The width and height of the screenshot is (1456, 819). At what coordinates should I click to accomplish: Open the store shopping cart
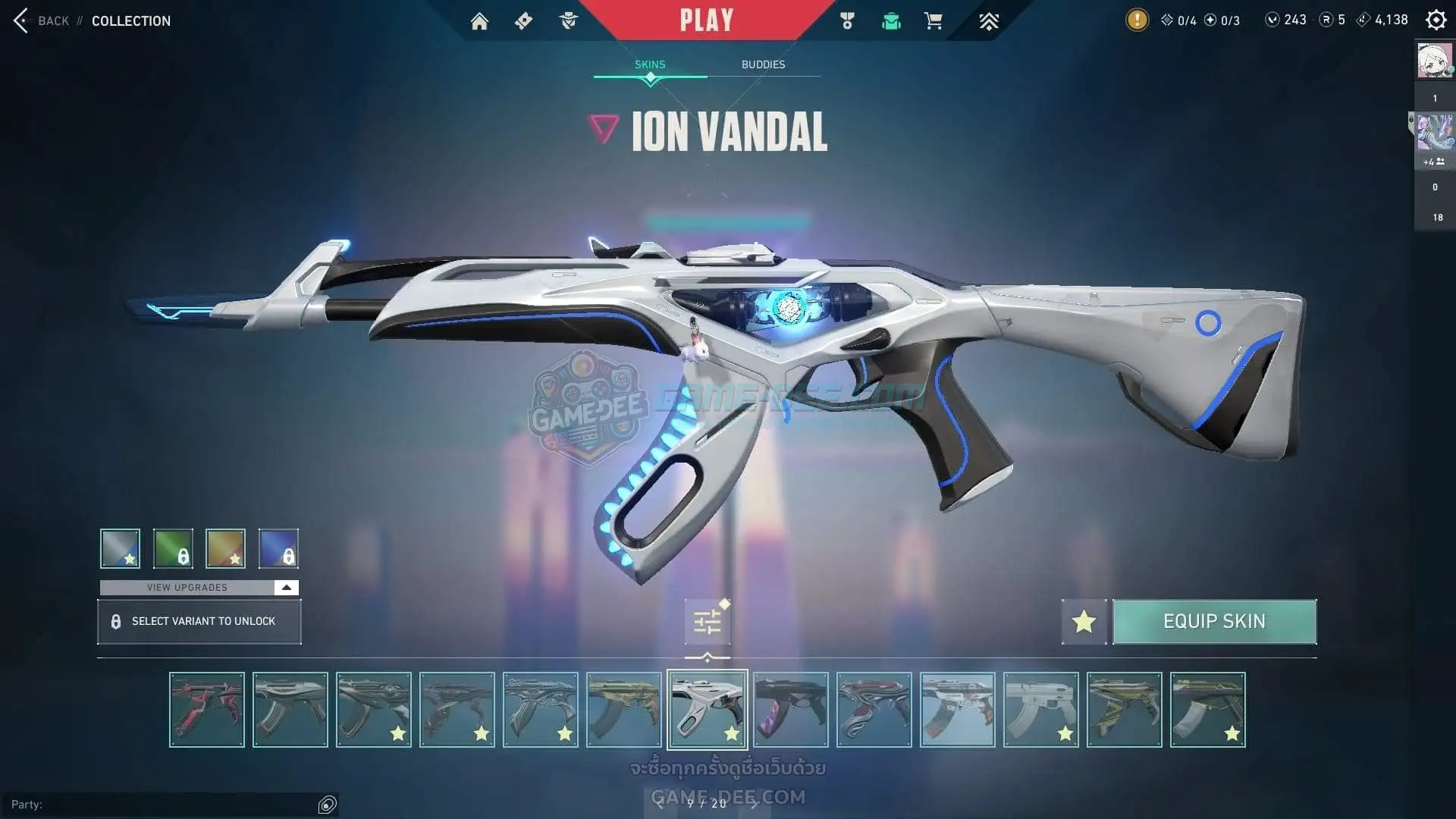[934, 21]
